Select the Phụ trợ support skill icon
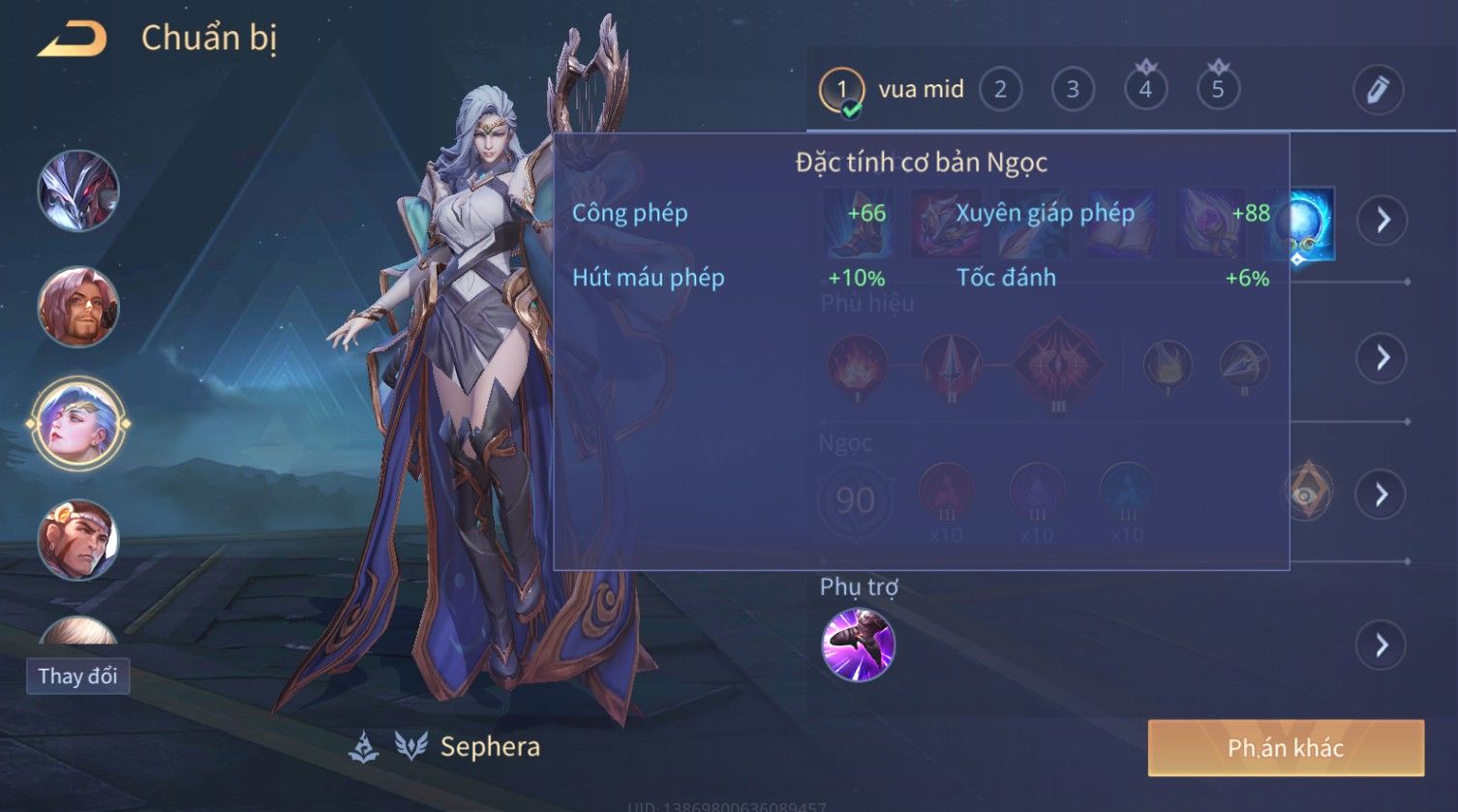This screenshot has height=812, width=1458. click(x=858, y=645)
